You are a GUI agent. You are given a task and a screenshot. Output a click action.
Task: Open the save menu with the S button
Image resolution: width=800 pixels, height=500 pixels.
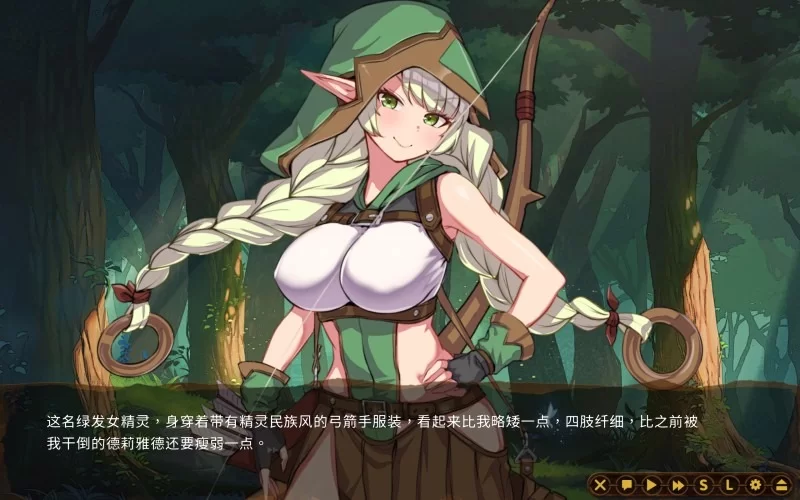pos(704,485)
